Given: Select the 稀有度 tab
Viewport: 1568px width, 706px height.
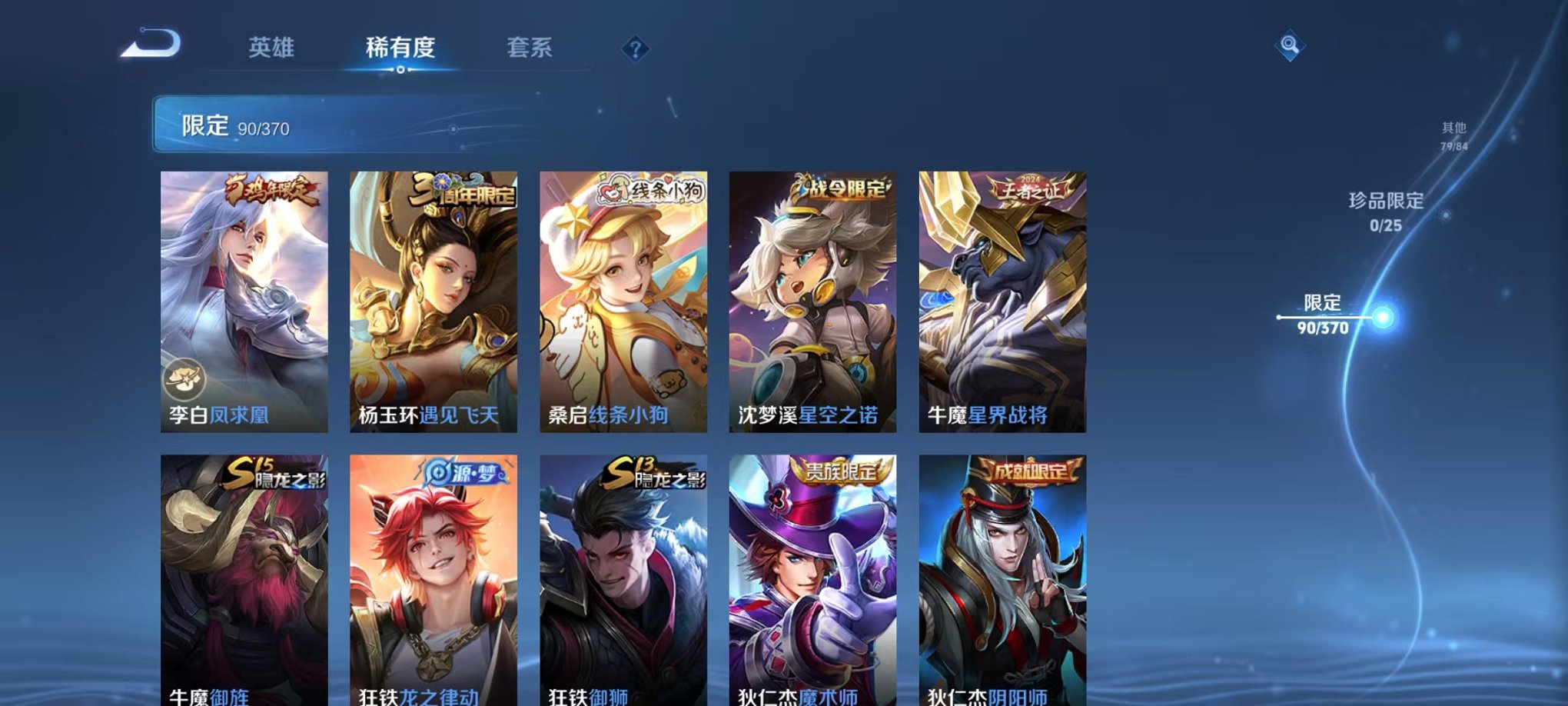Looking at the screenshot, I should tap(400, 48).
